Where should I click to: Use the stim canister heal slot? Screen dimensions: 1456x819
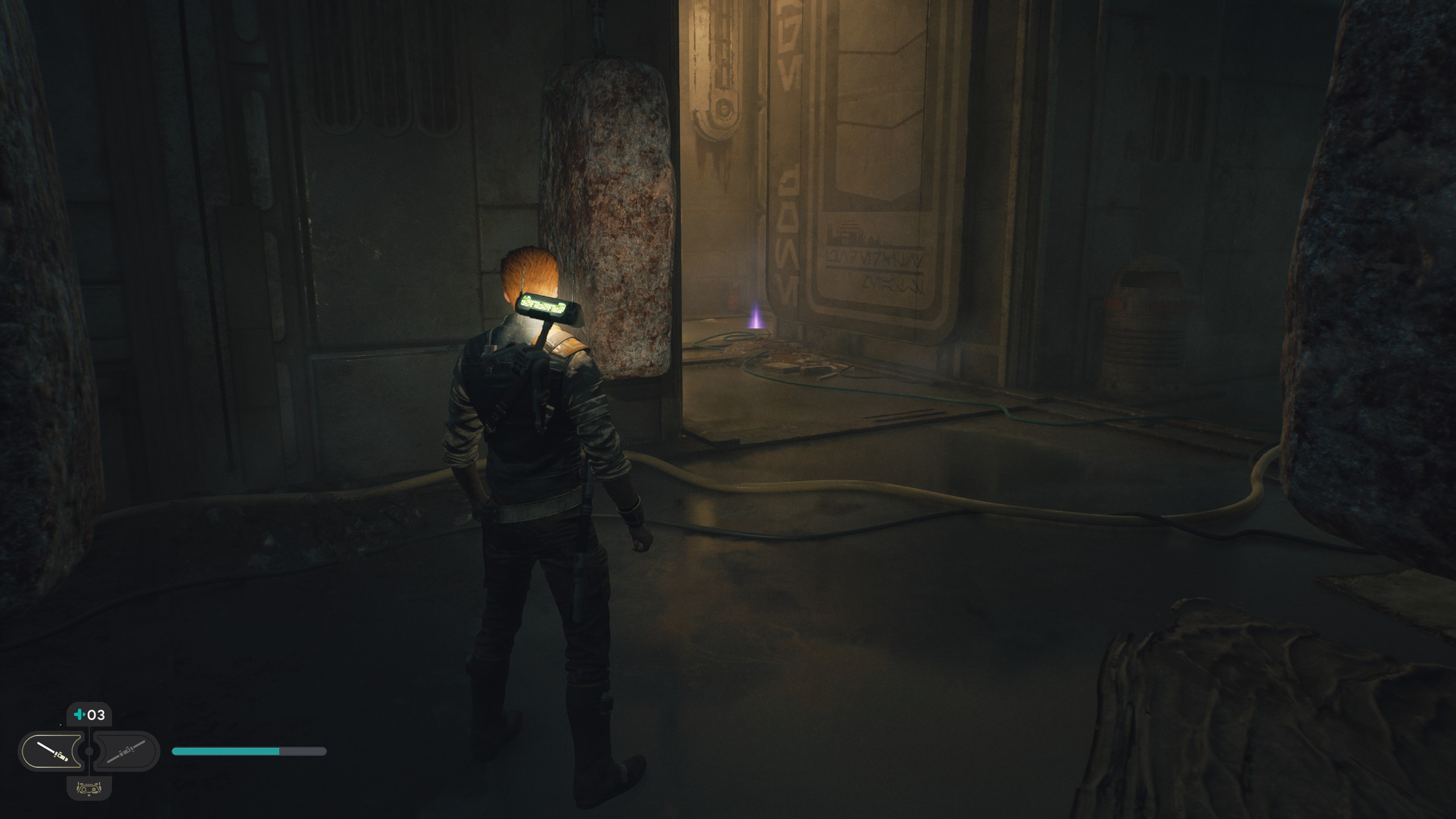coord(89,715)
